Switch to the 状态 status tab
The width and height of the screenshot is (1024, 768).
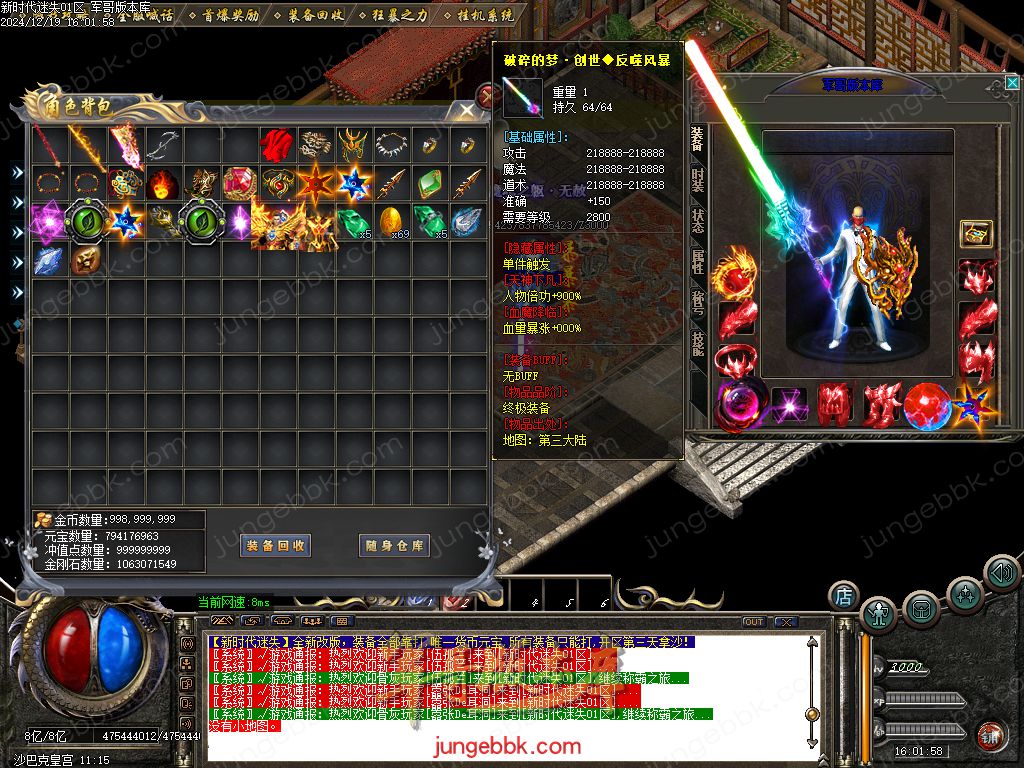[x=697, y=221]
